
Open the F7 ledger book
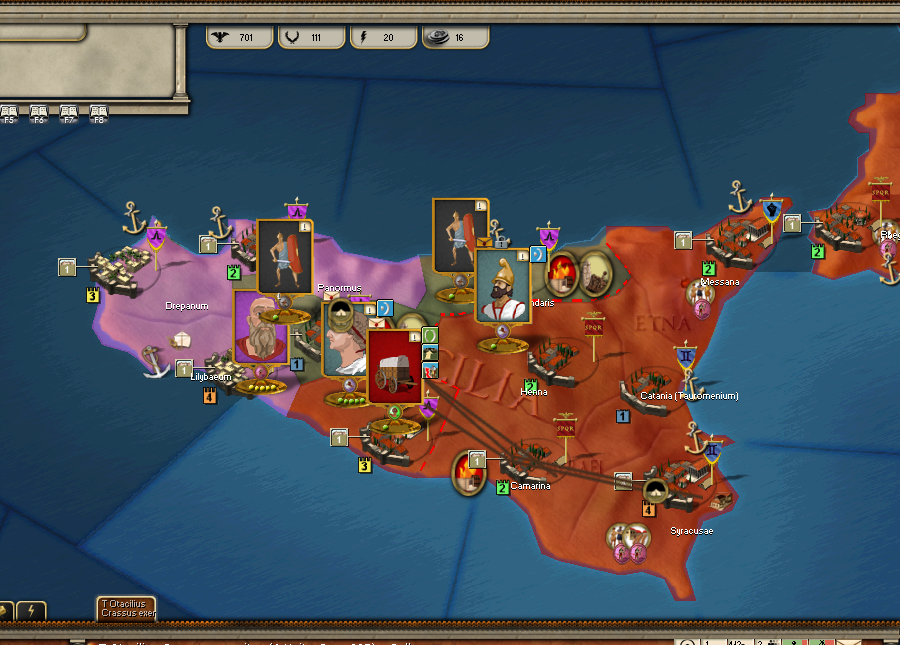69,112
